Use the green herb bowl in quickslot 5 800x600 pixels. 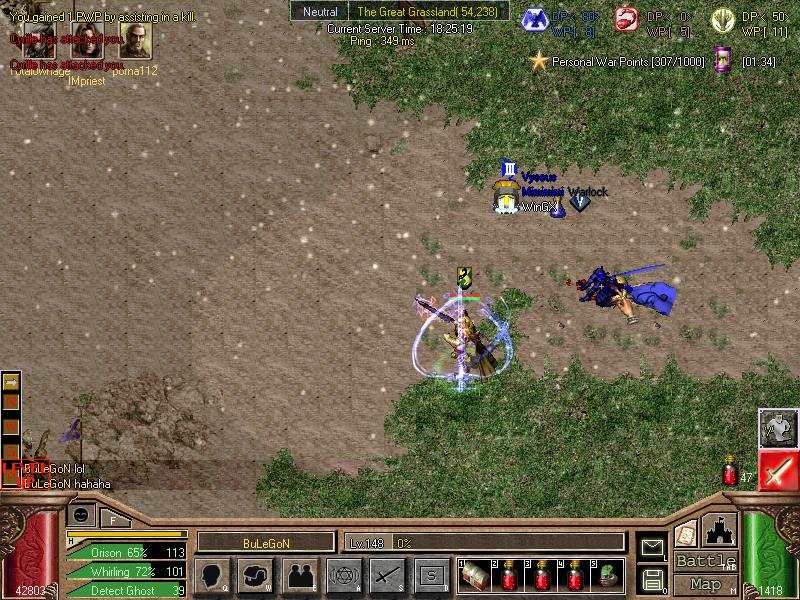(x=607, y=575)
